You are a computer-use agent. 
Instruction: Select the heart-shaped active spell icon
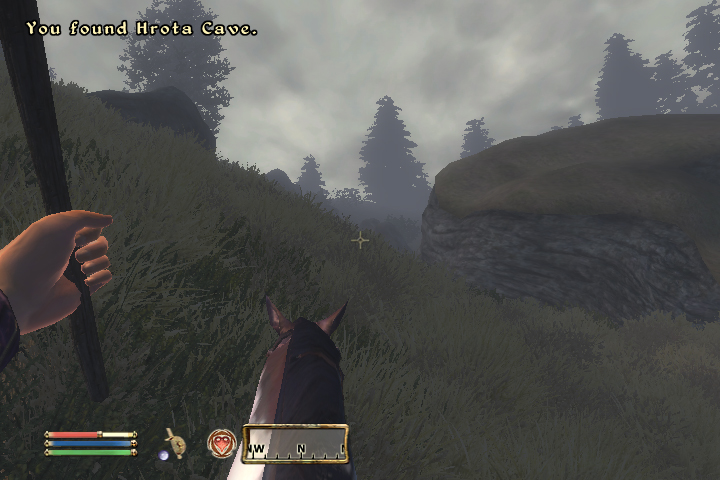click(x=221, y=443)
